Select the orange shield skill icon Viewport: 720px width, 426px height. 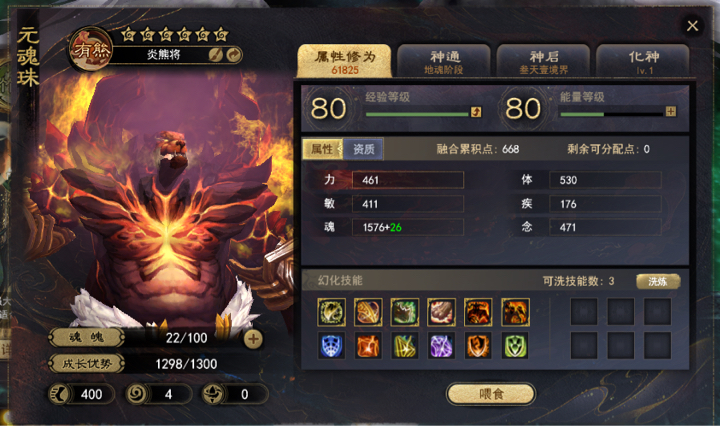477,346
